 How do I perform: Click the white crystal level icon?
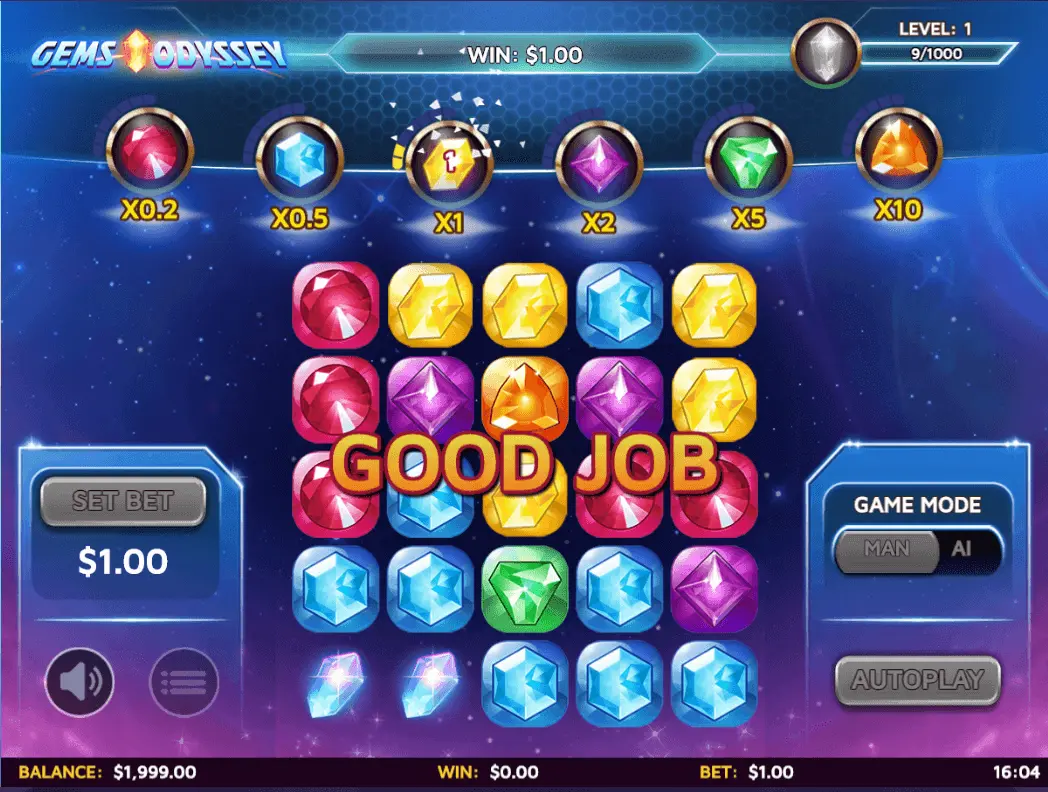[x=826, y=53]
